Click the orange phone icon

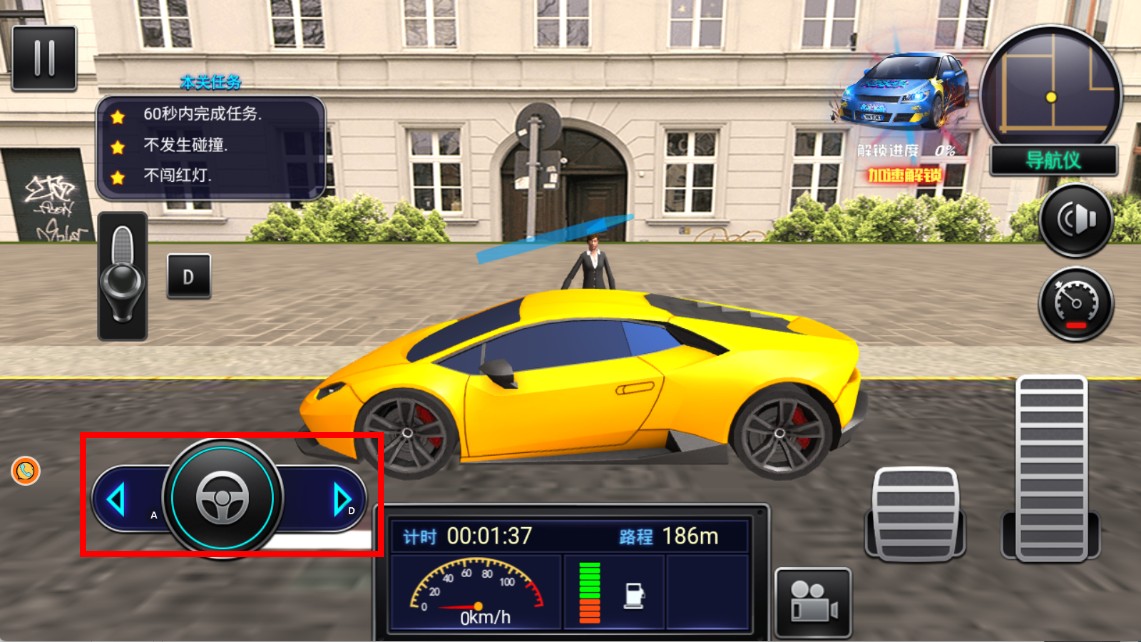(25, 470)
